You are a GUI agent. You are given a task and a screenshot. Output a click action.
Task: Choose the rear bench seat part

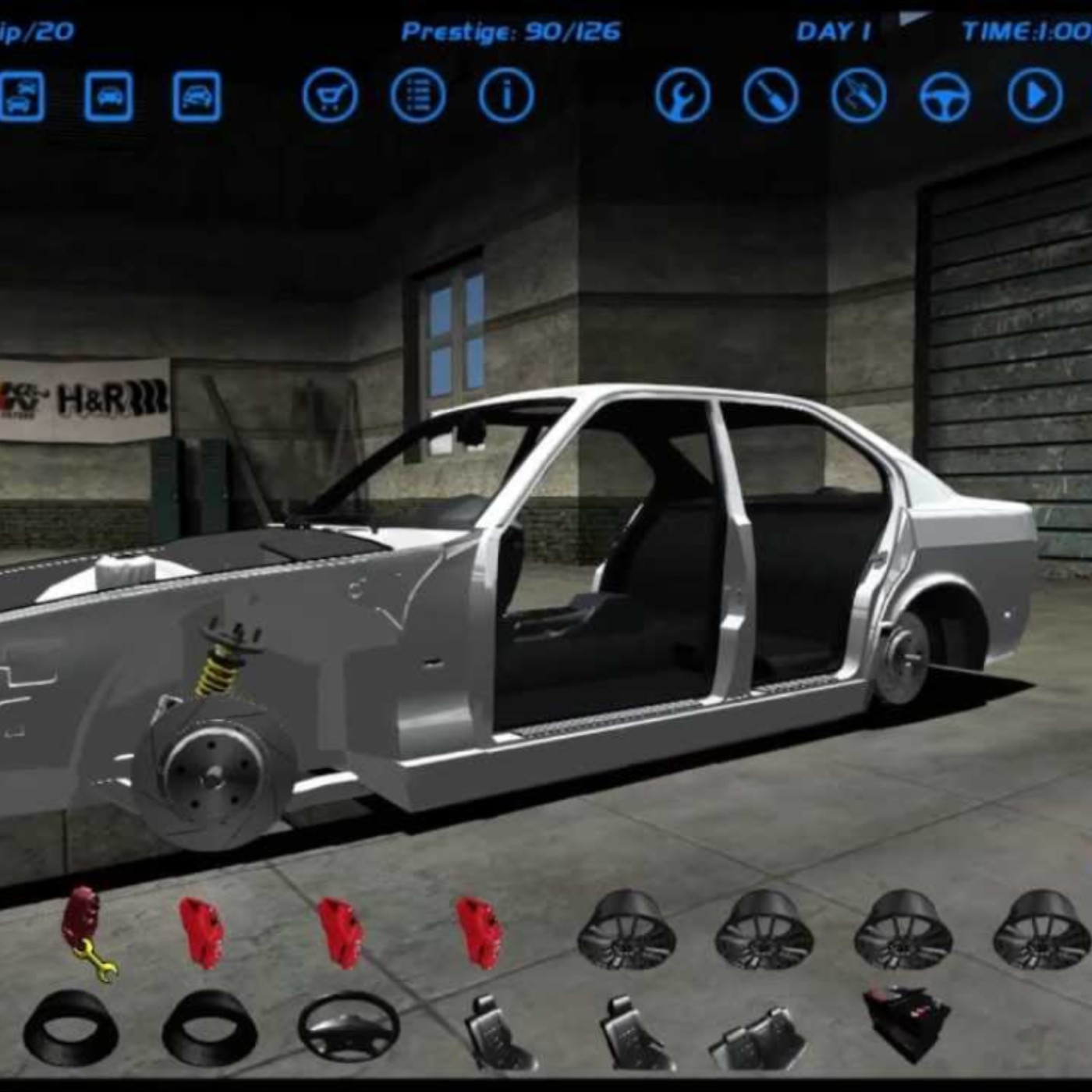click(758, 1036)
